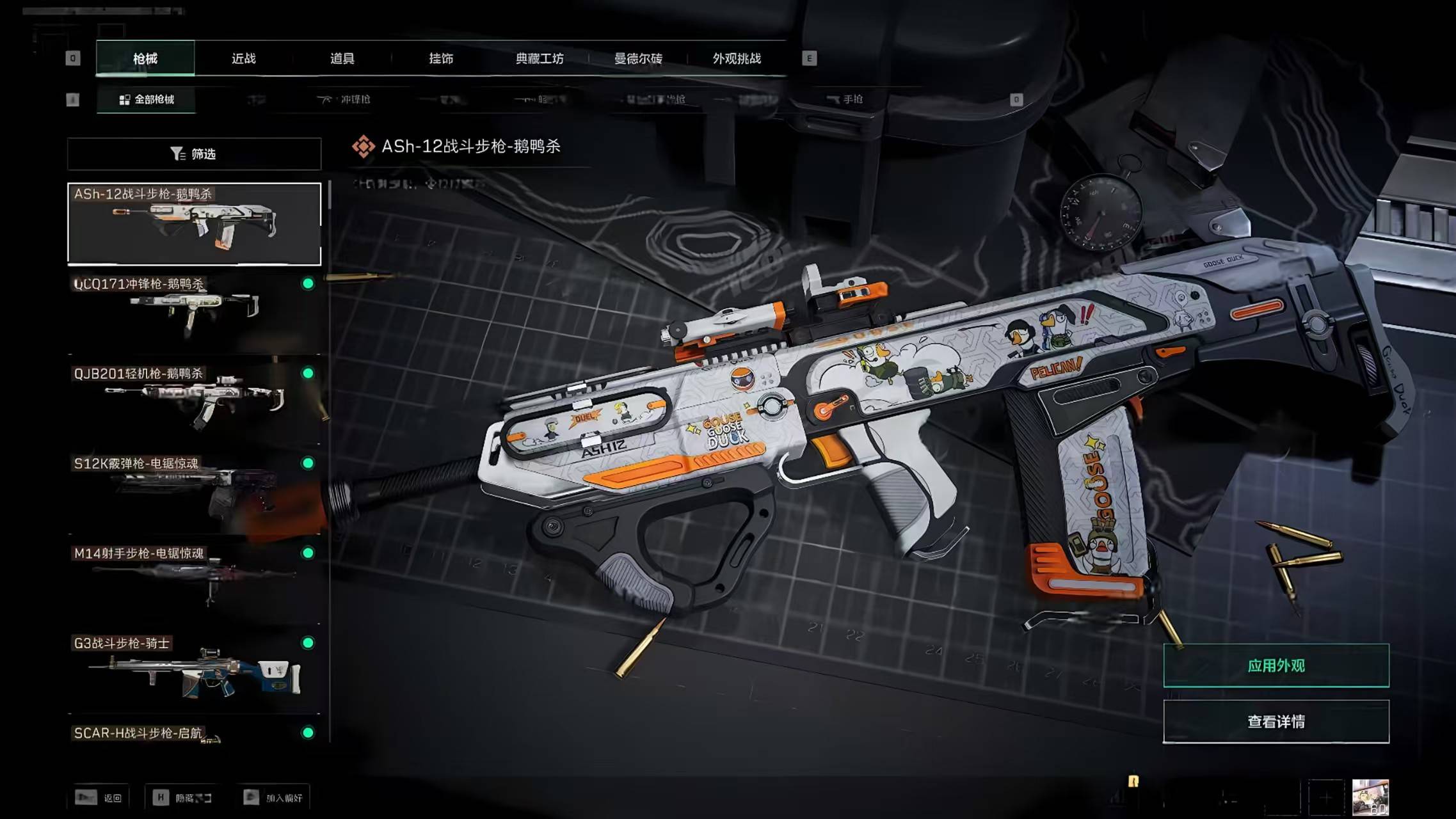
Task: Go to the 典藏工坊 tab
Action: (540, 59)
